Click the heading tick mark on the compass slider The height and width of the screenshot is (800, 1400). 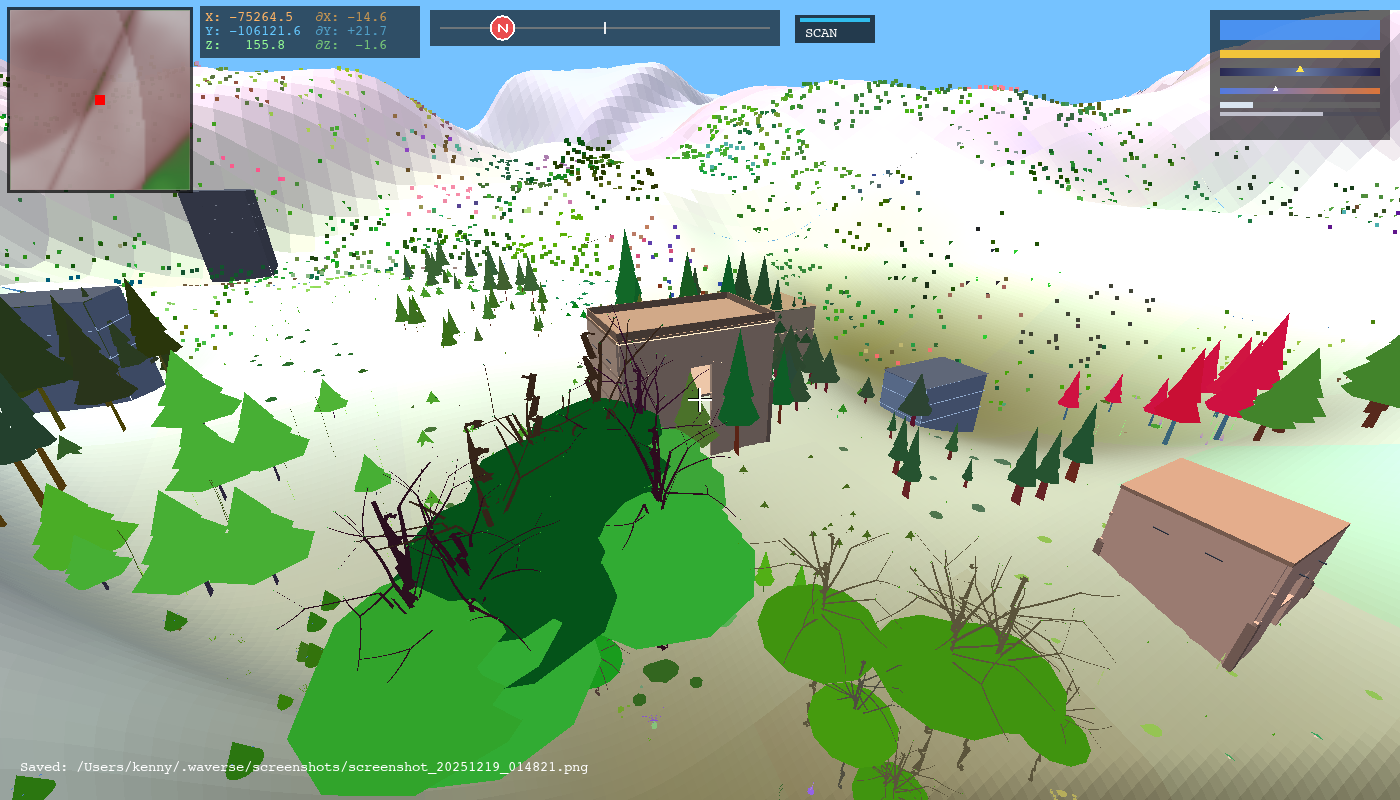(605, 29)
